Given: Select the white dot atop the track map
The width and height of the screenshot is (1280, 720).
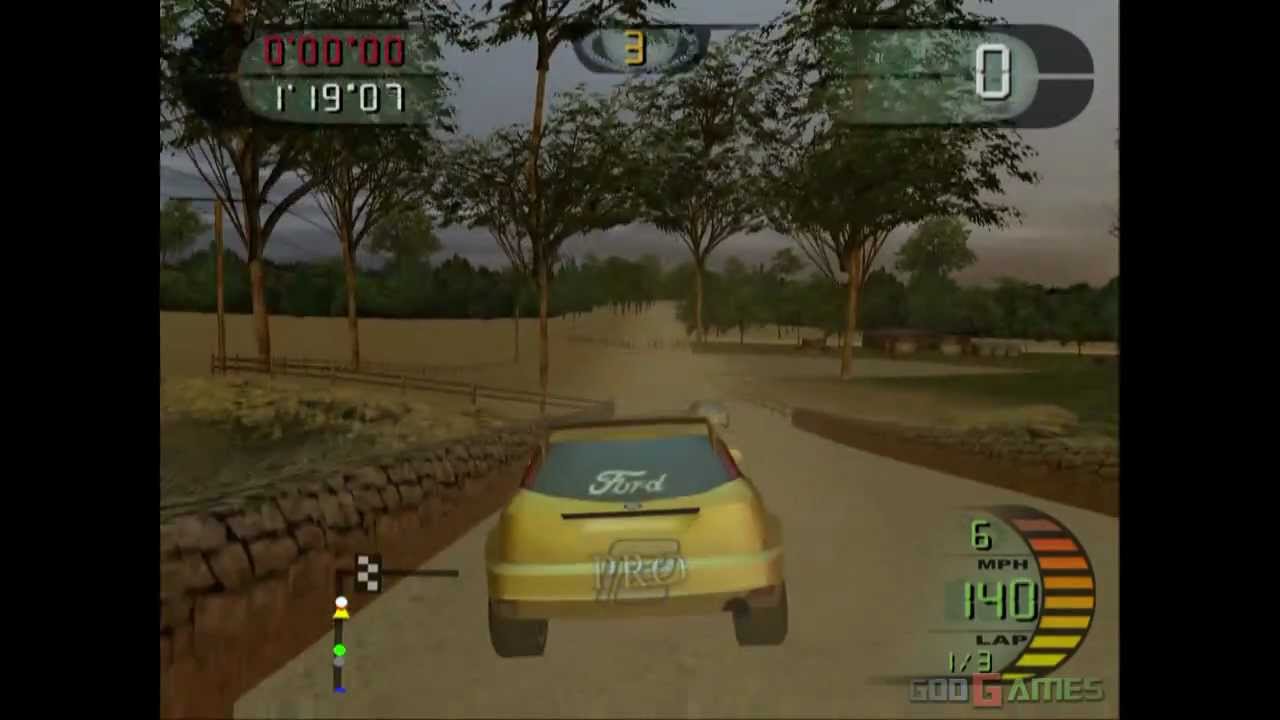Looking at the screenshot, I should [342, 601].
